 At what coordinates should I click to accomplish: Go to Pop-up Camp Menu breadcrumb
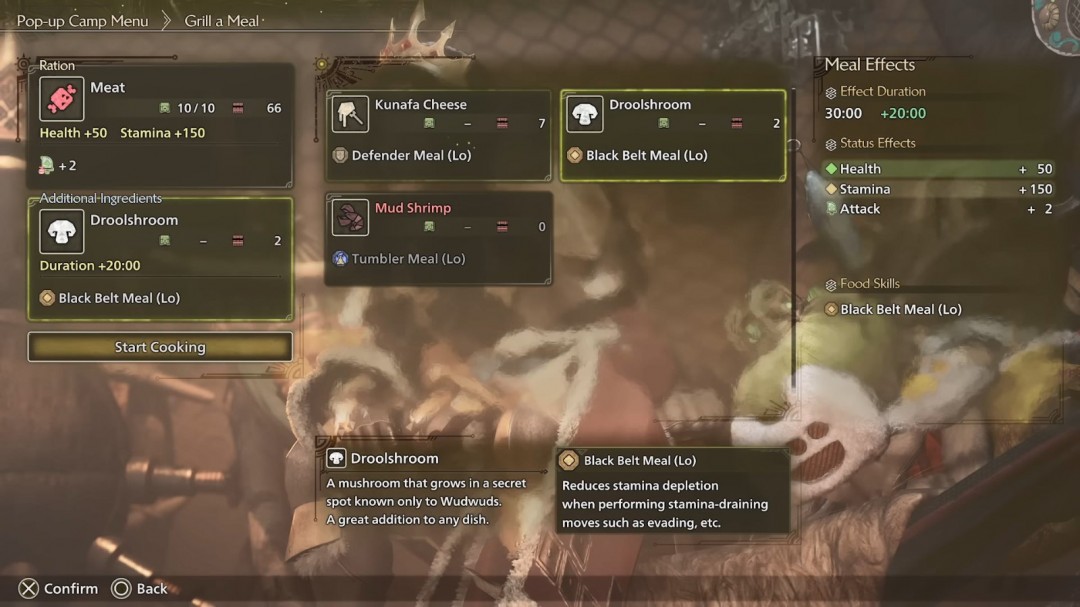coord(82,21)
